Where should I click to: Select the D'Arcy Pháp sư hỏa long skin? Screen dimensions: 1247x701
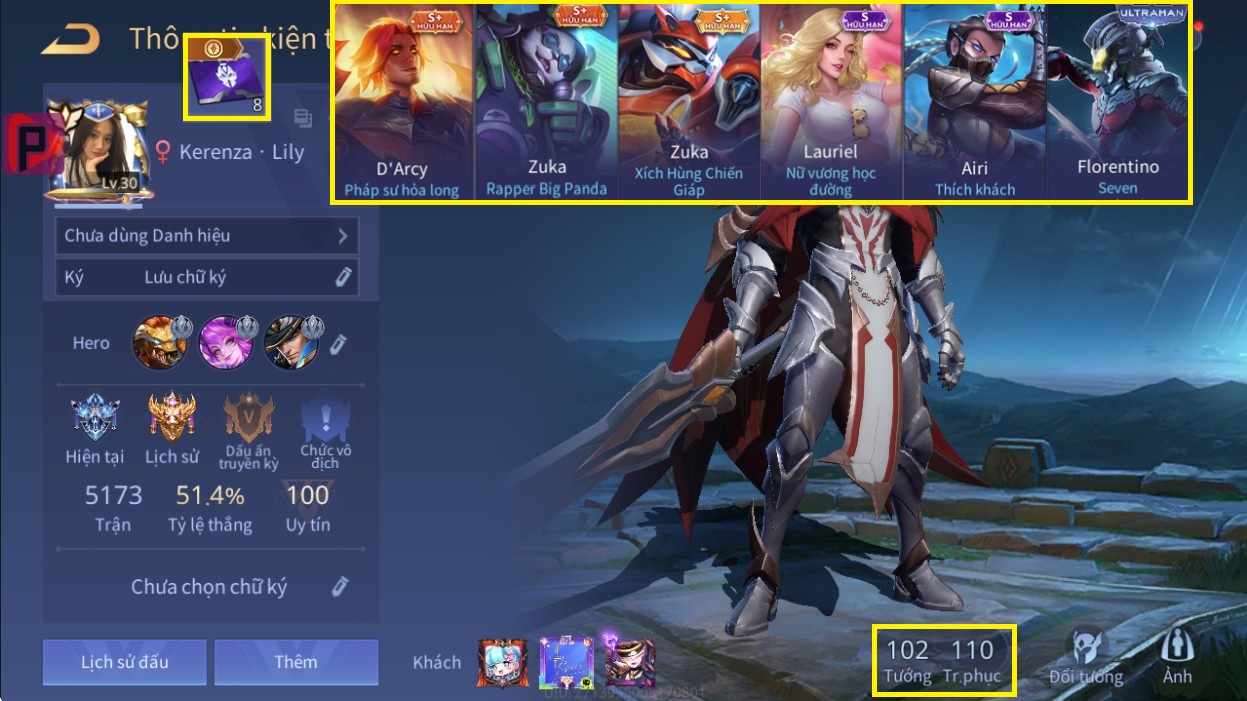tap(402, 103)
